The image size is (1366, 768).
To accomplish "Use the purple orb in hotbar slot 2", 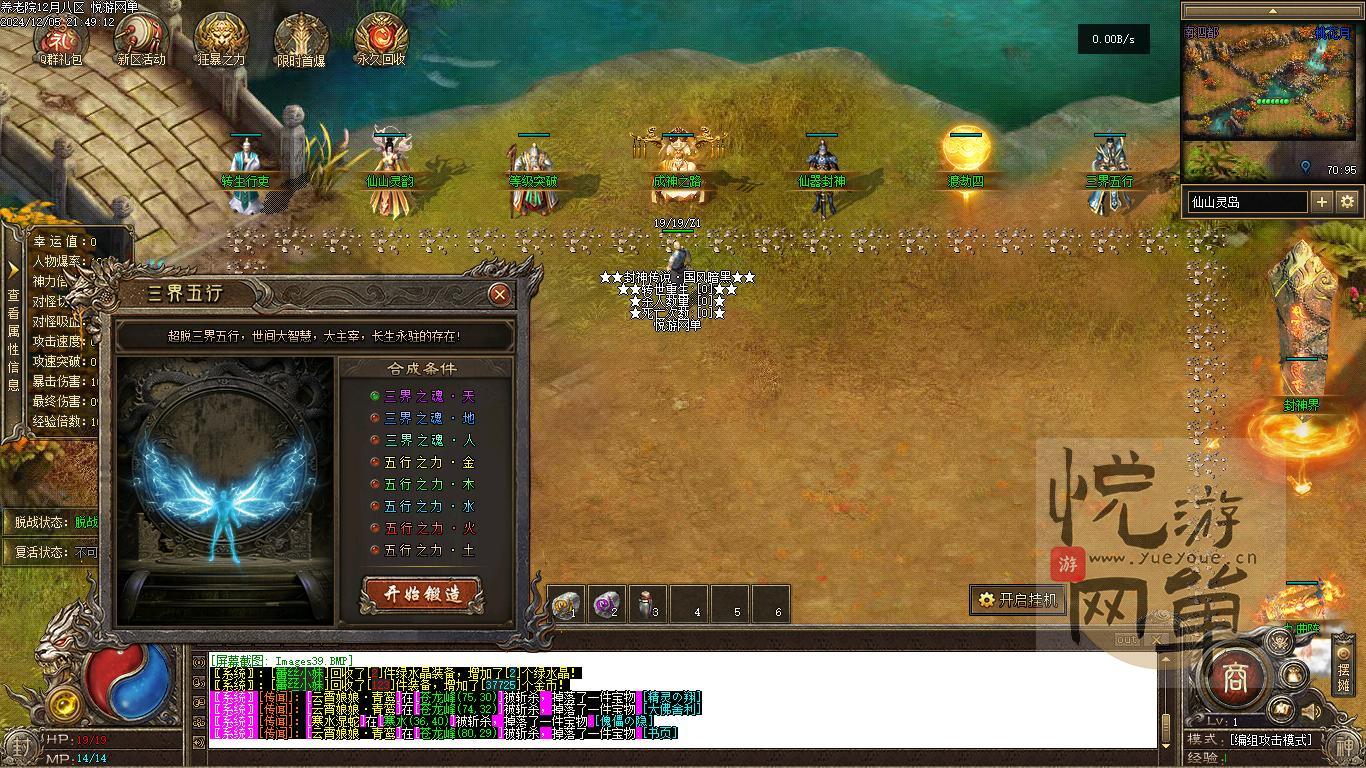I will (x=606, y=603).
